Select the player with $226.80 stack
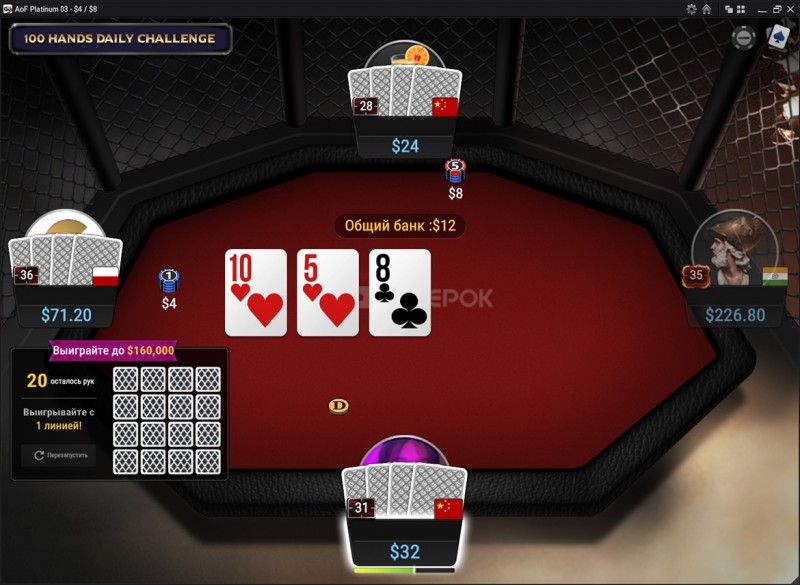Viewport: 800px width, 585px height. point(735,270)
